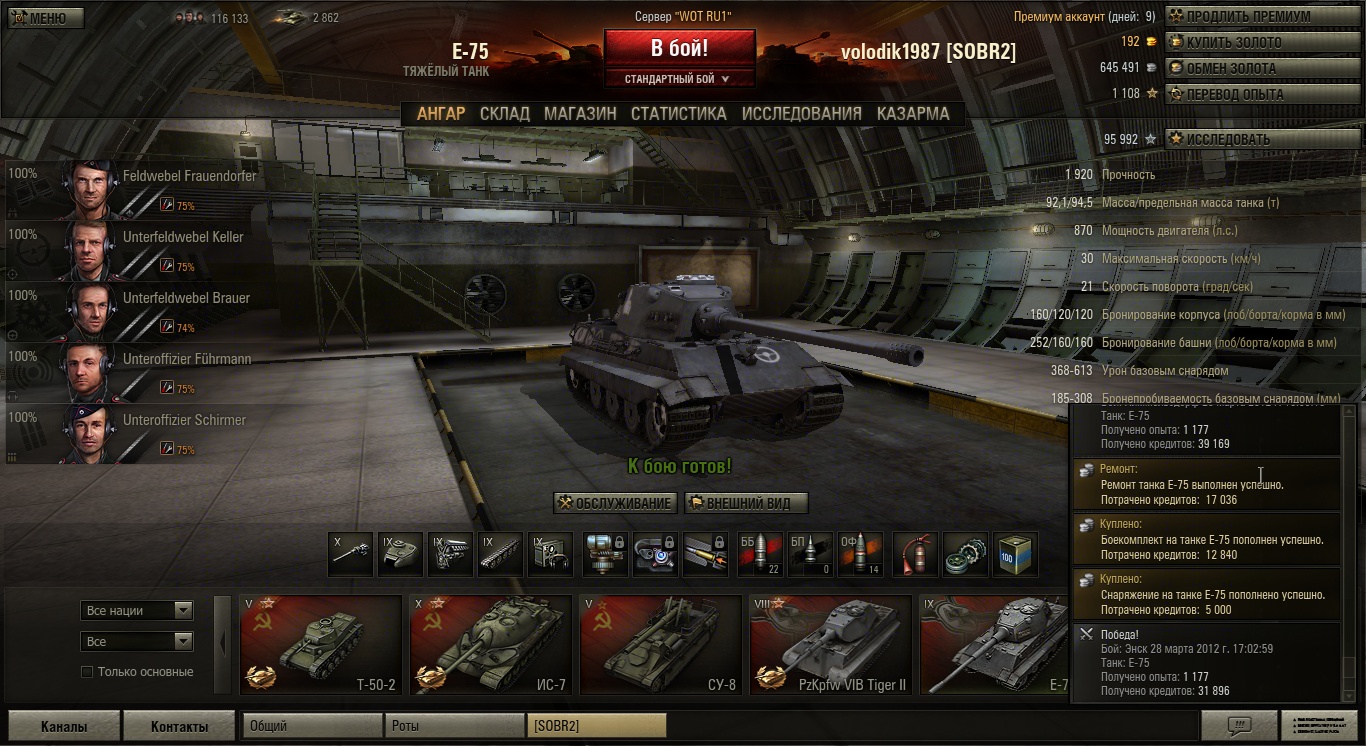This screenshot has height=746, width=1366.
Task: Open Внешний вид customization
Action: coord(746,503)
